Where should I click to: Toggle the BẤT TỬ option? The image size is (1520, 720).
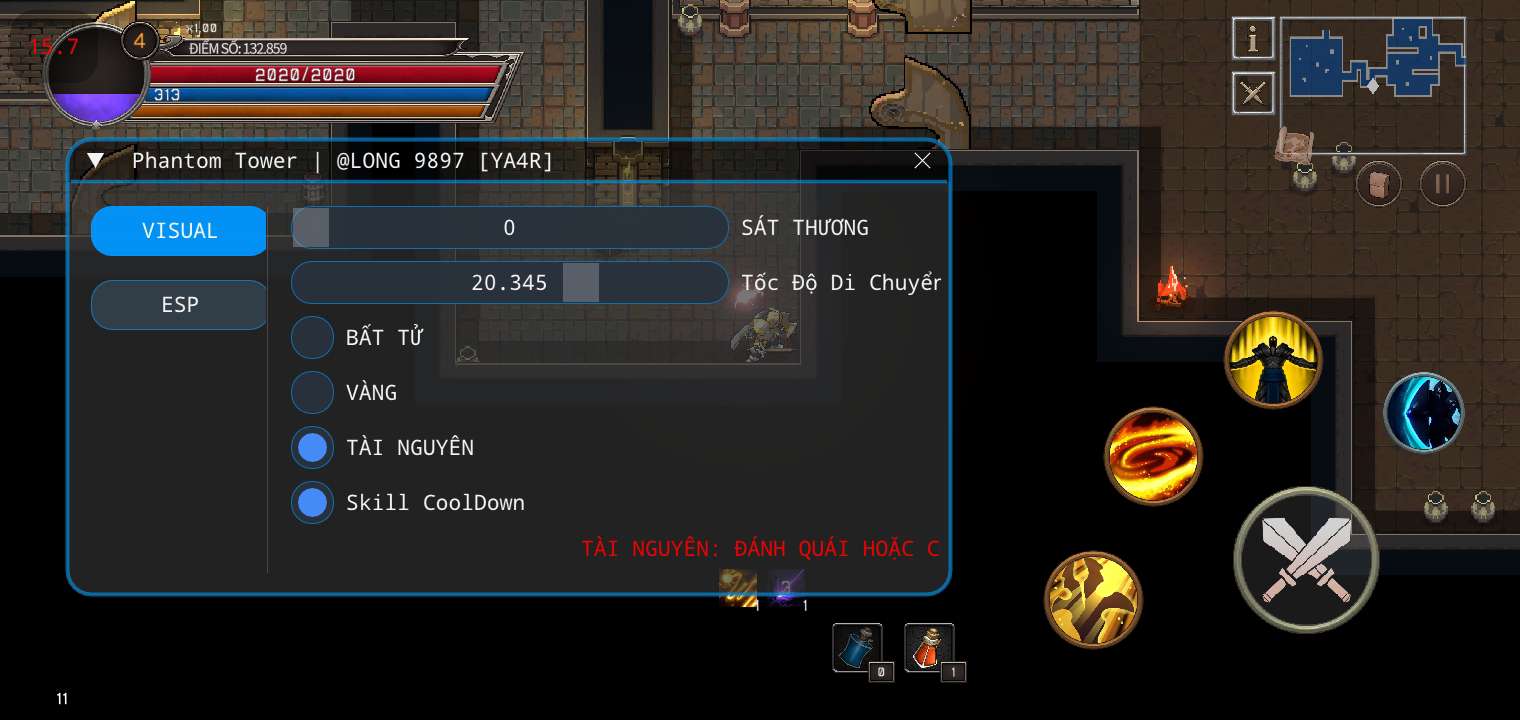(x=312, y=338)
